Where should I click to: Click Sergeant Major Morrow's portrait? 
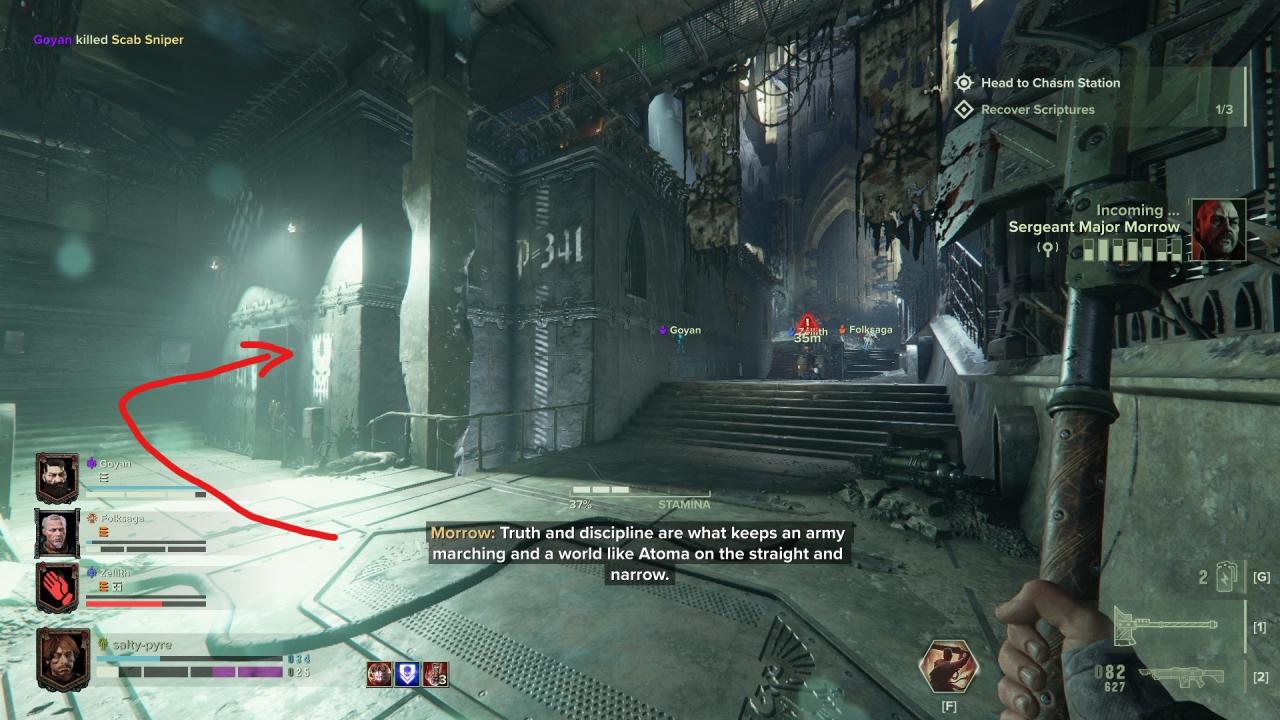pyautogui.click(x=1219, y=229)
